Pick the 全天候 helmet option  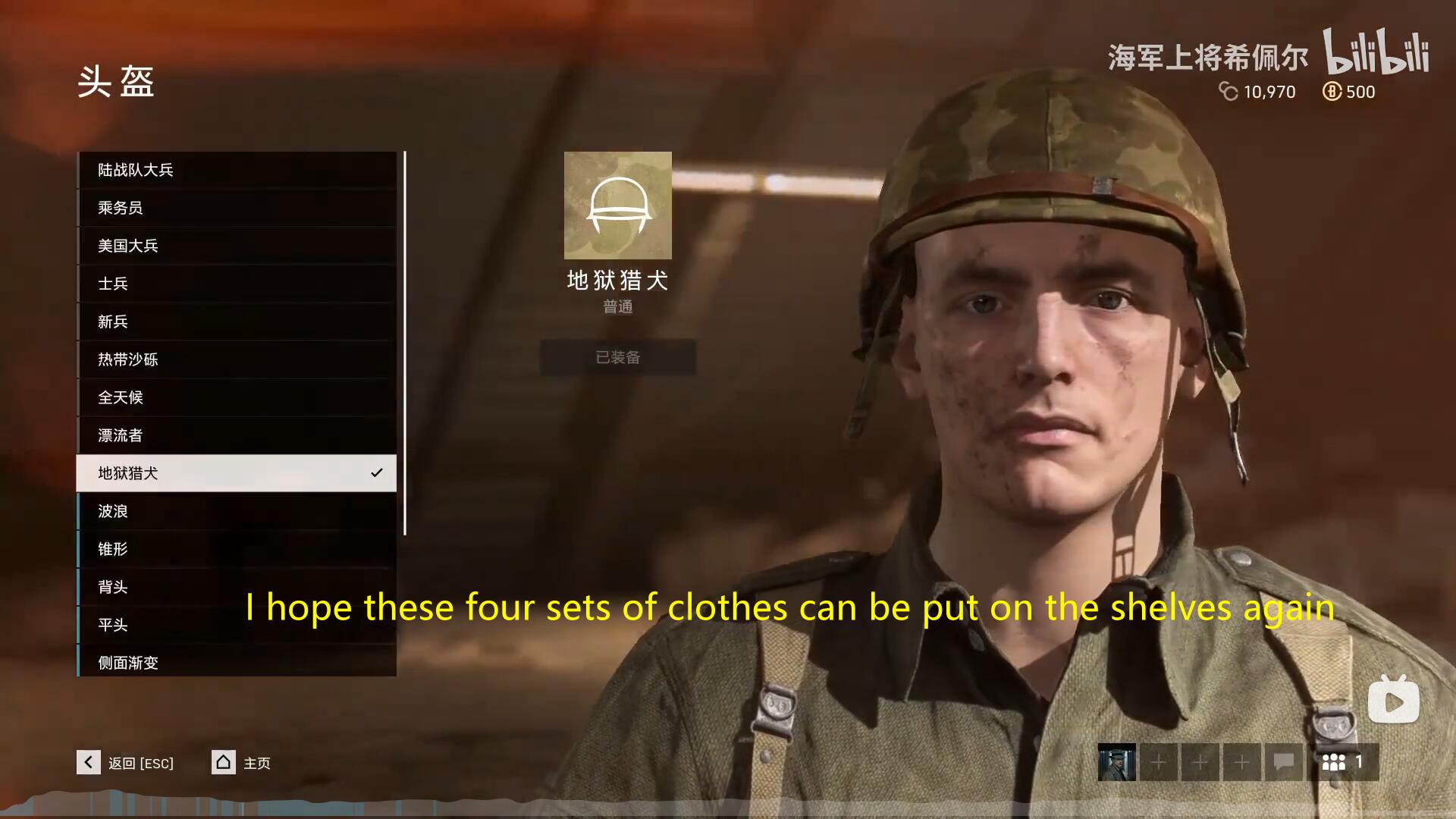(236, 397)
